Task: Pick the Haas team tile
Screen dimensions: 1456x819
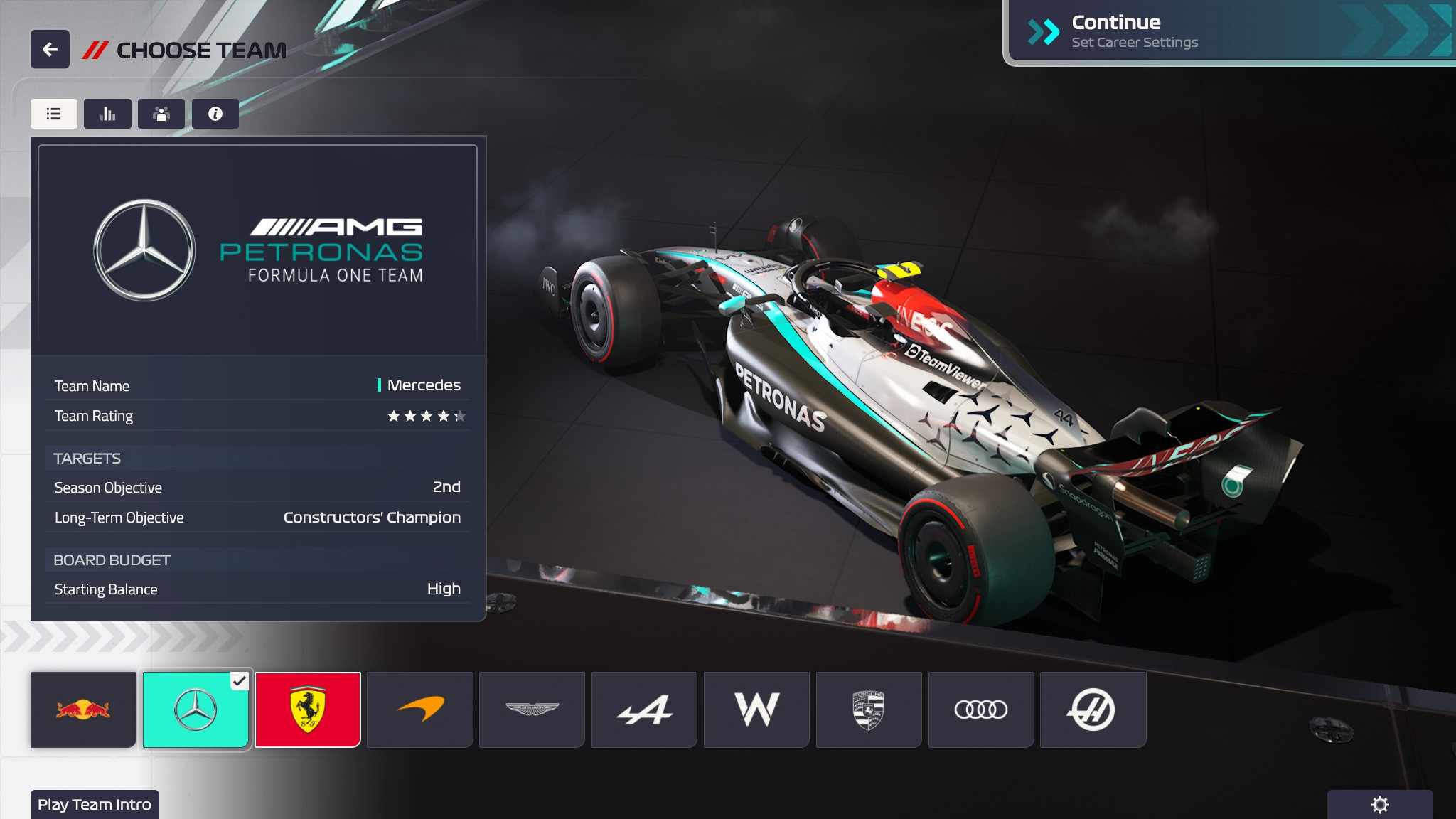Action: (x=1093, y=710)
